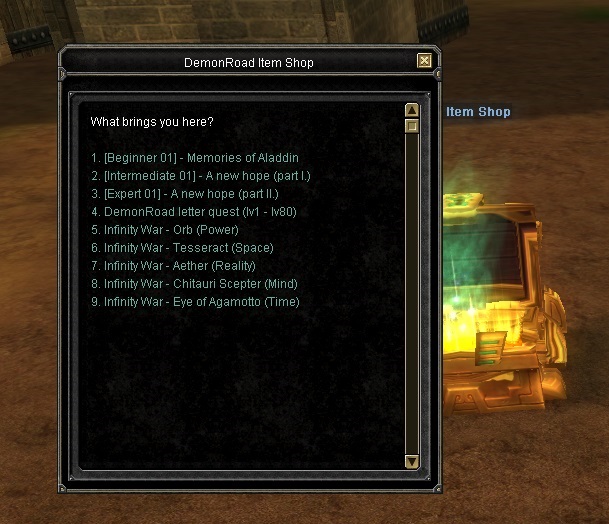The image size is (609, 524).
Task: Open the DemonRoad letter quest option
Action: [194, 212]
